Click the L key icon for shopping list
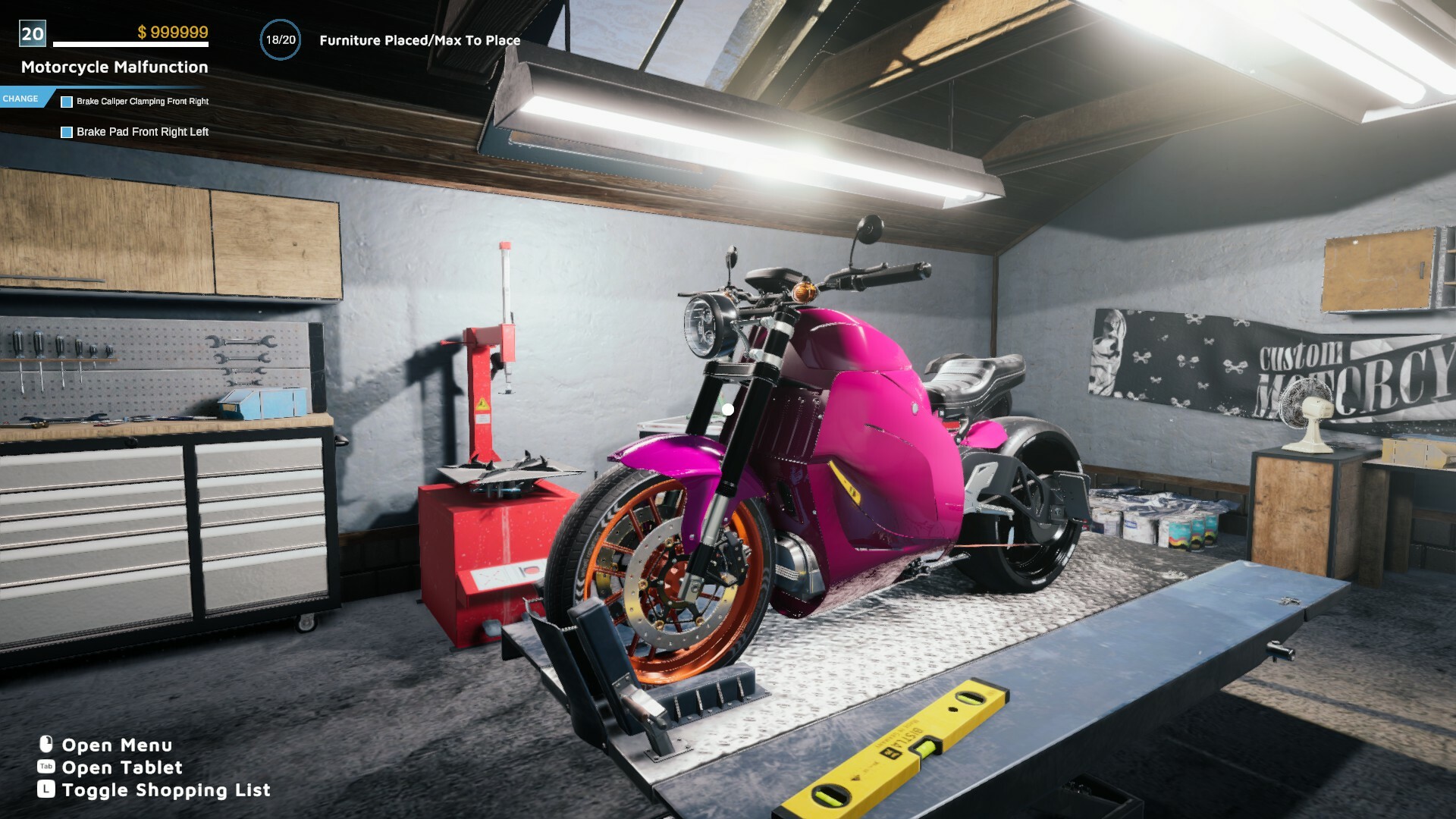This screenshot has width=1456, height=819. 46,789
